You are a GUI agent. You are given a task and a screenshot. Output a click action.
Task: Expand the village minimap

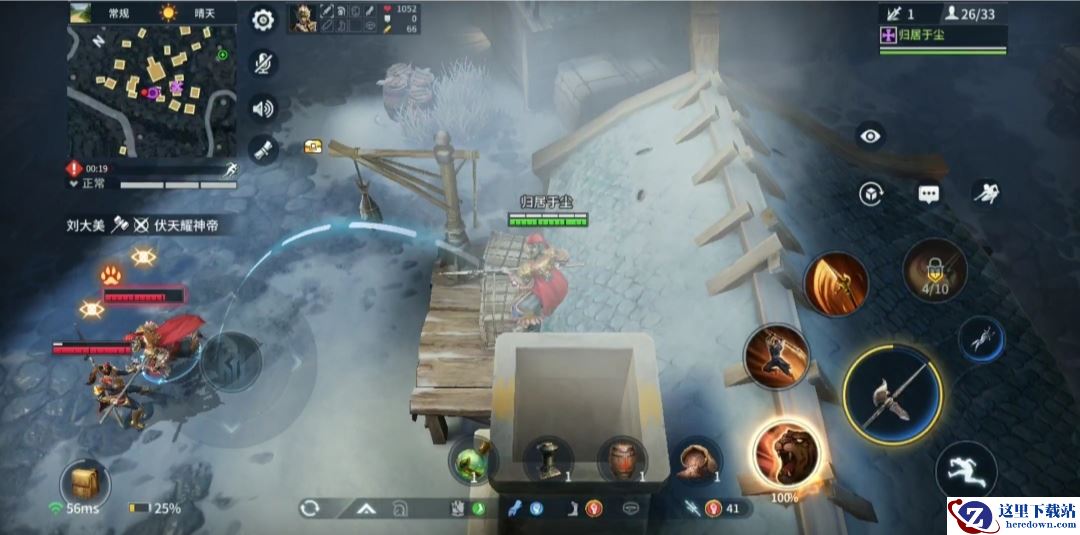(x=152, y=91)
